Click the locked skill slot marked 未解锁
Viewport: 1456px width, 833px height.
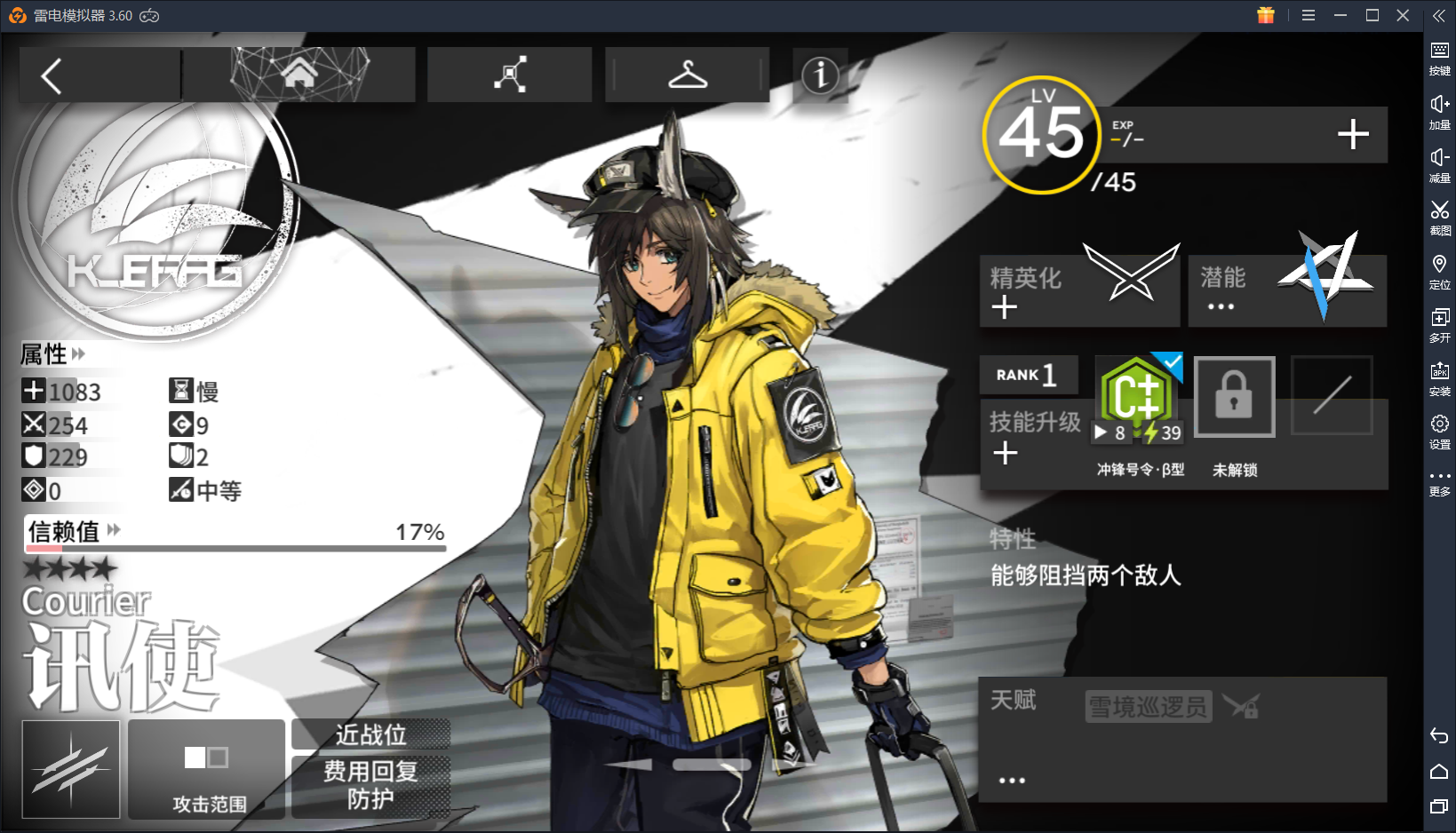[x=1234, y=397]
